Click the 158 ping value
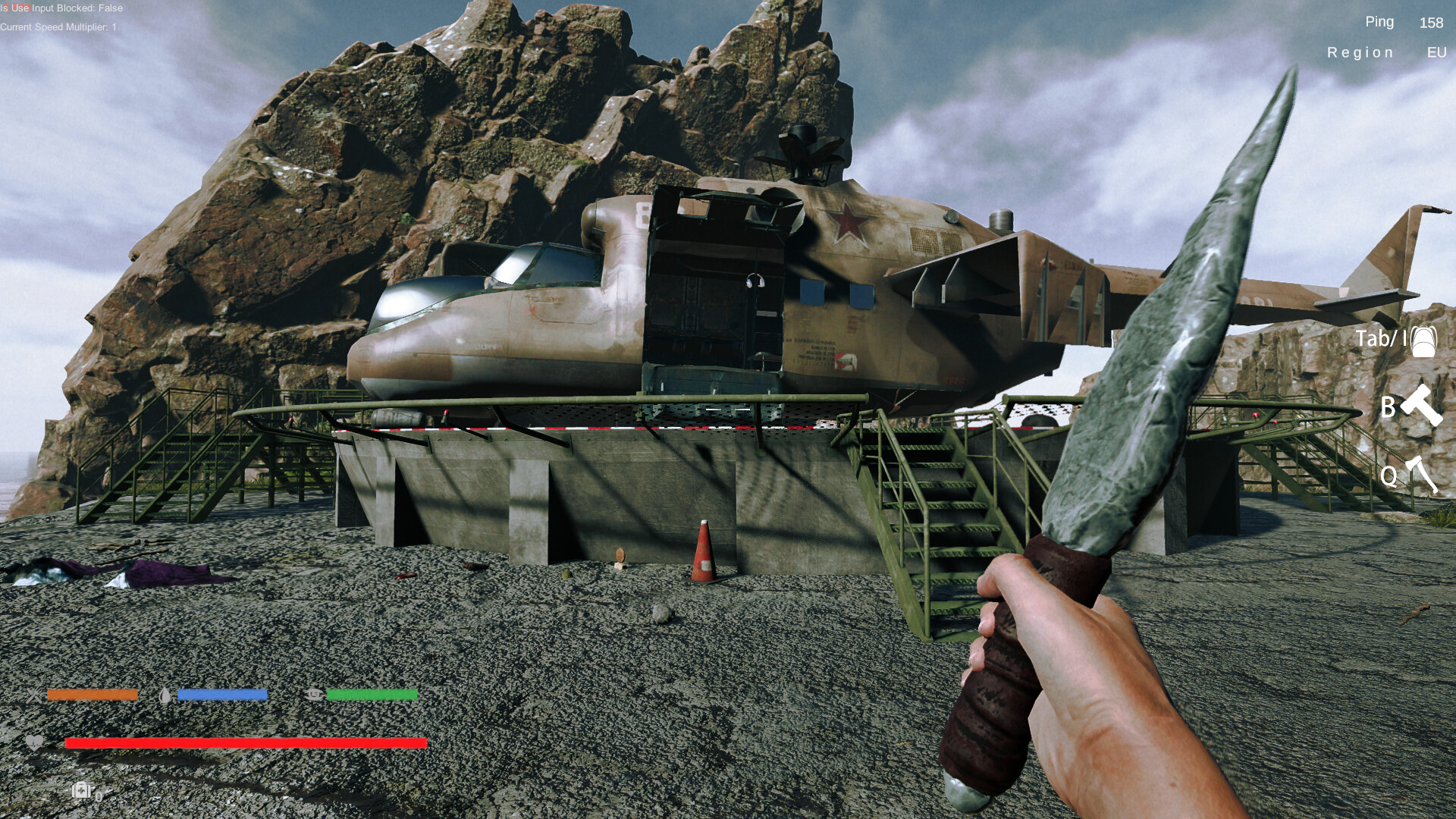Viewport: 1456px width, 819px height. pos(1430,23)
